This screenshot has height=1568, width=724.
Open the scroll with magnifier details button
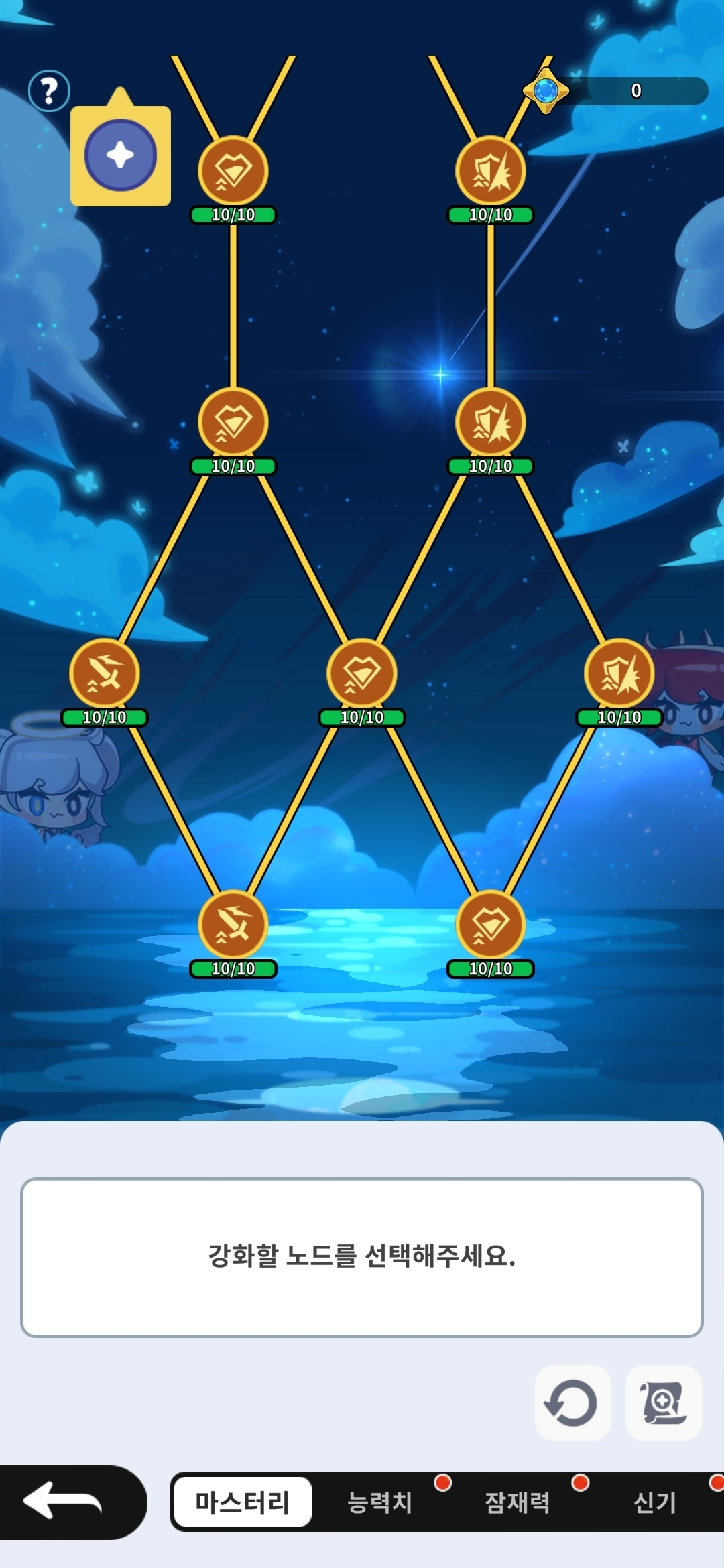tap(663, 1402)
